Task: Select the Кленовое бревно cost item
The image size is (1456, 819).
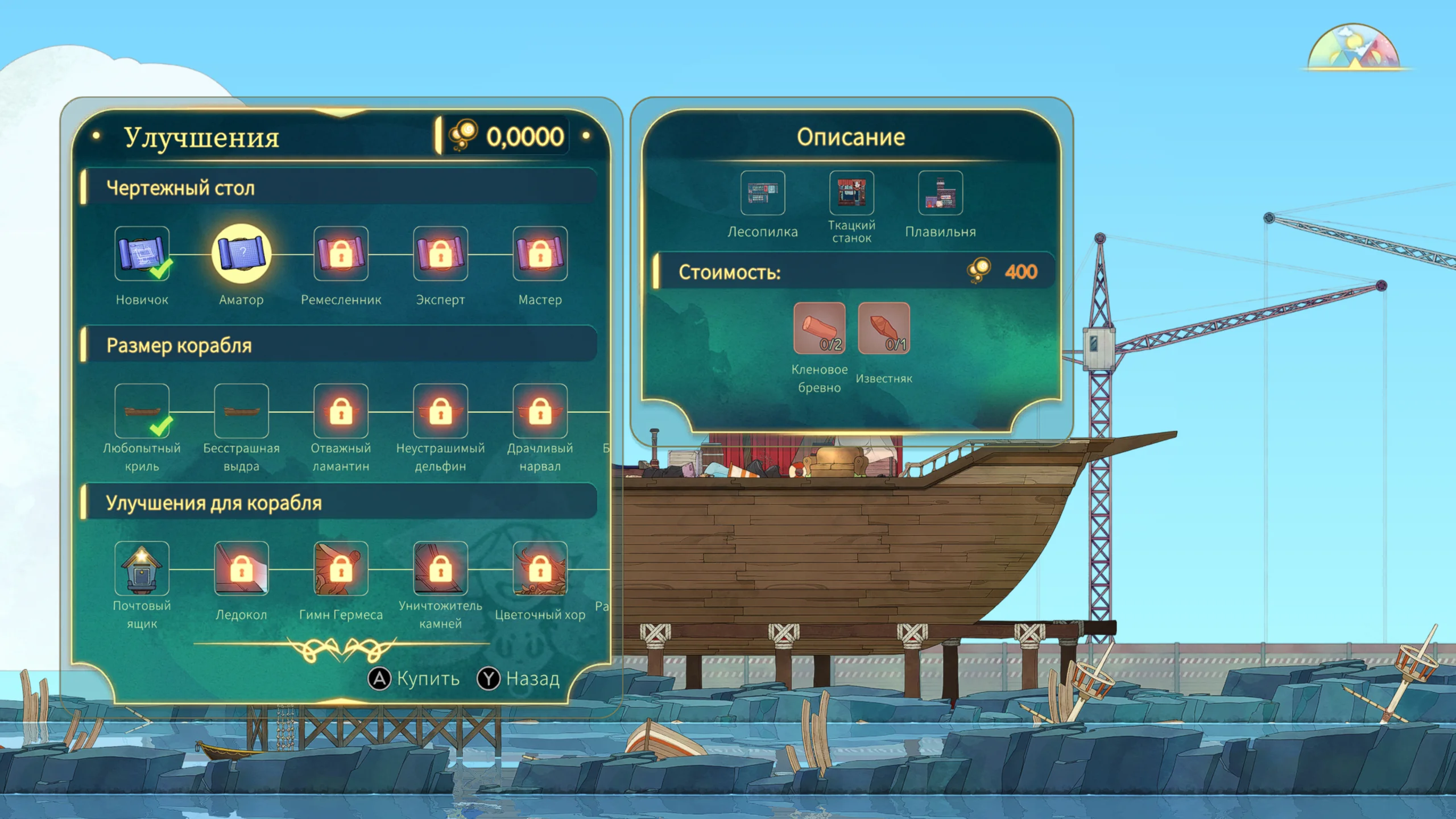Action: click(819, 328)
